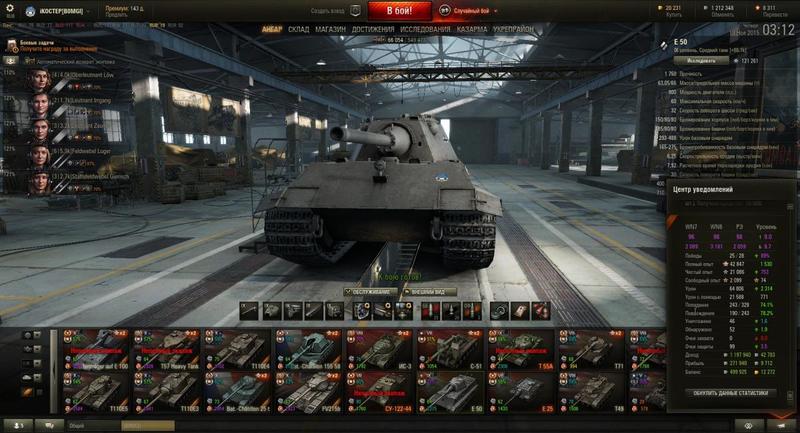Switch to the Магазин tab

(x=330, y=29)
